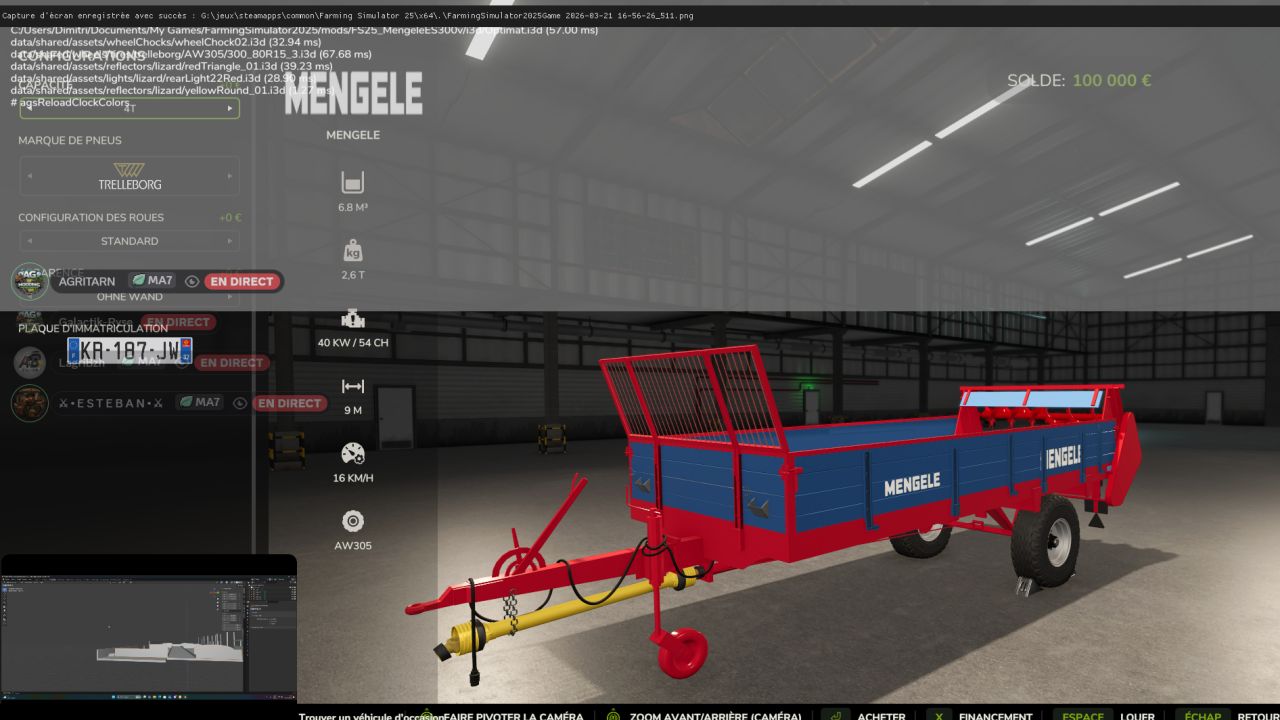Click the 6.8 M³ capacity icon
Screen dimensions: 1280x720
352,182
